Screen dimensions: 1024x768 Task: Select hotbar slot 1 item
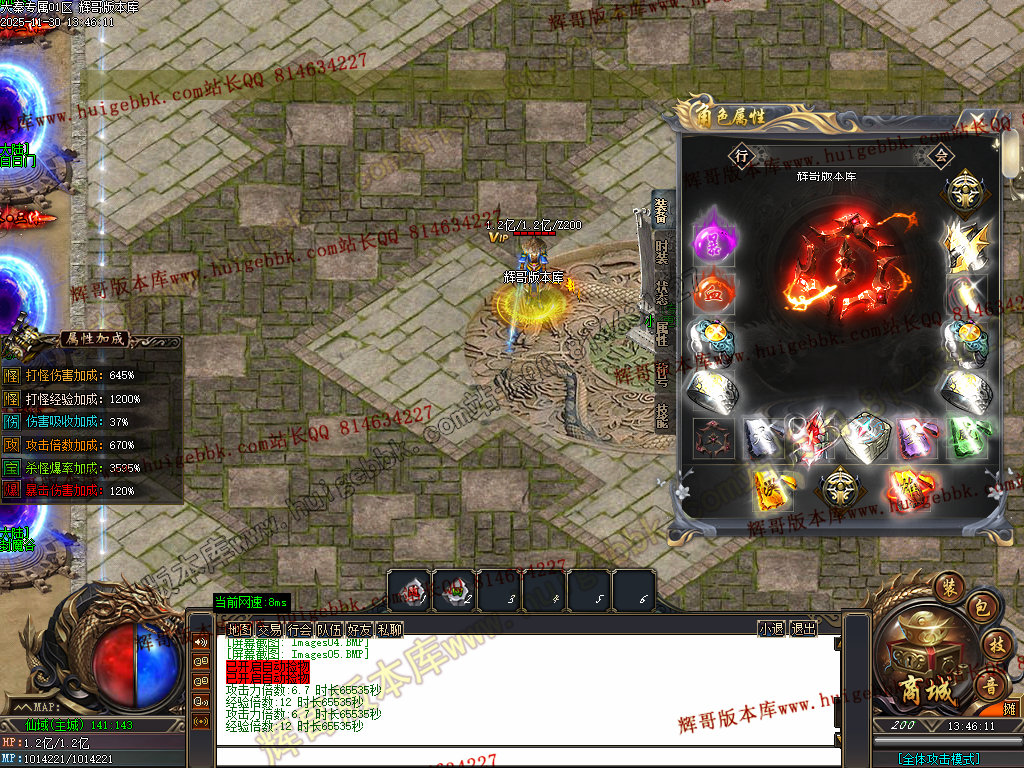[408, 590]
